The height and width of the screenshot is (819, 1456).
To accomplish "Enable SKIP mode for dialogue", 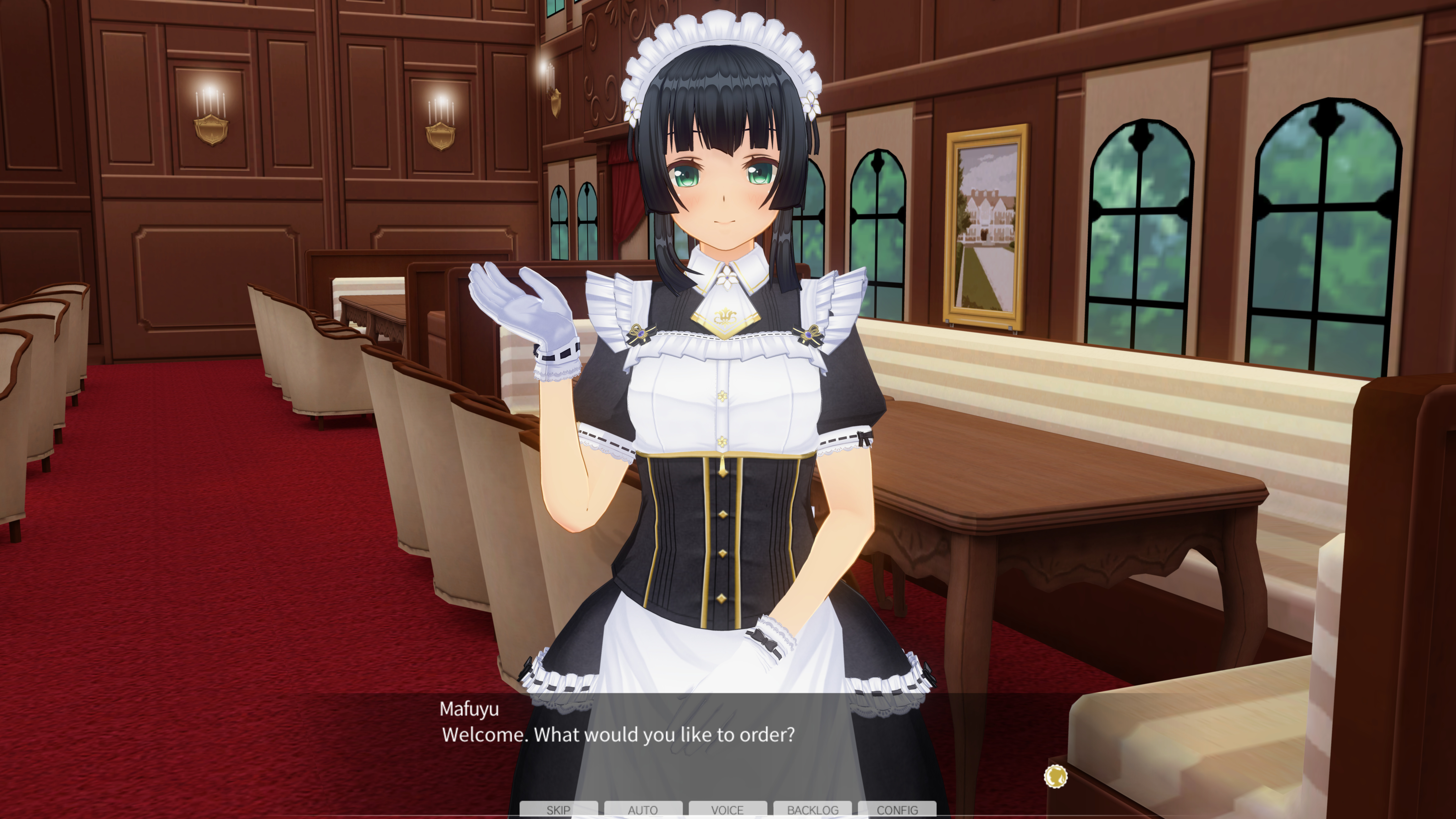I will [x=558, y=810].
